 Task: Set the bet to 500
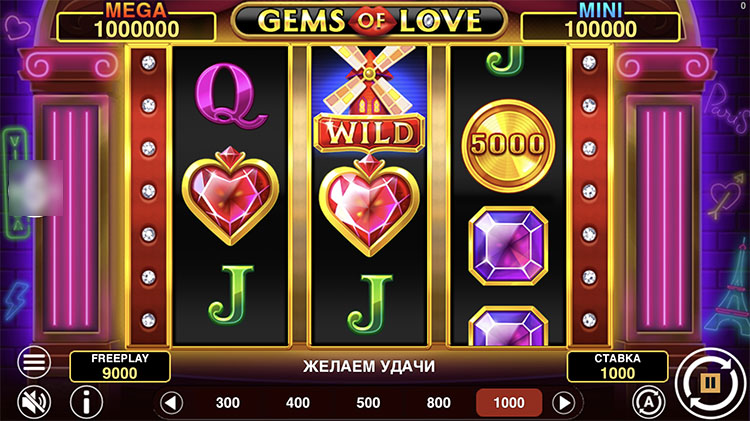(x=368, y=403)
